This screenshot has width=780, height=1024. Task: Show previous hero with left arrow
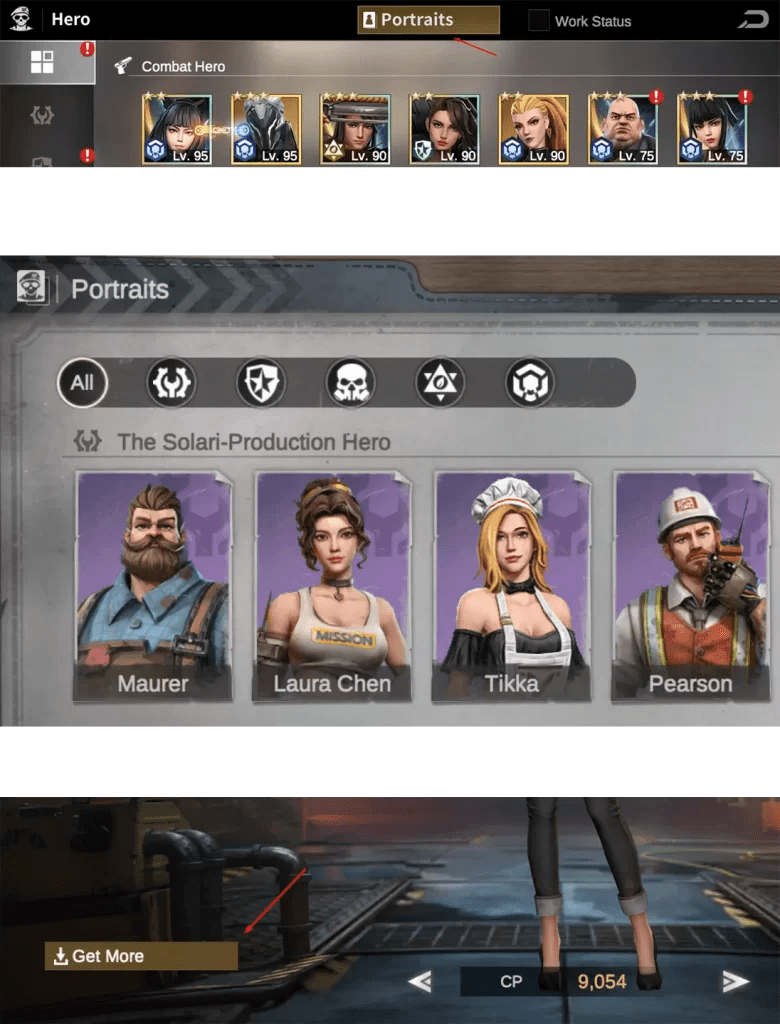(420, 982)
